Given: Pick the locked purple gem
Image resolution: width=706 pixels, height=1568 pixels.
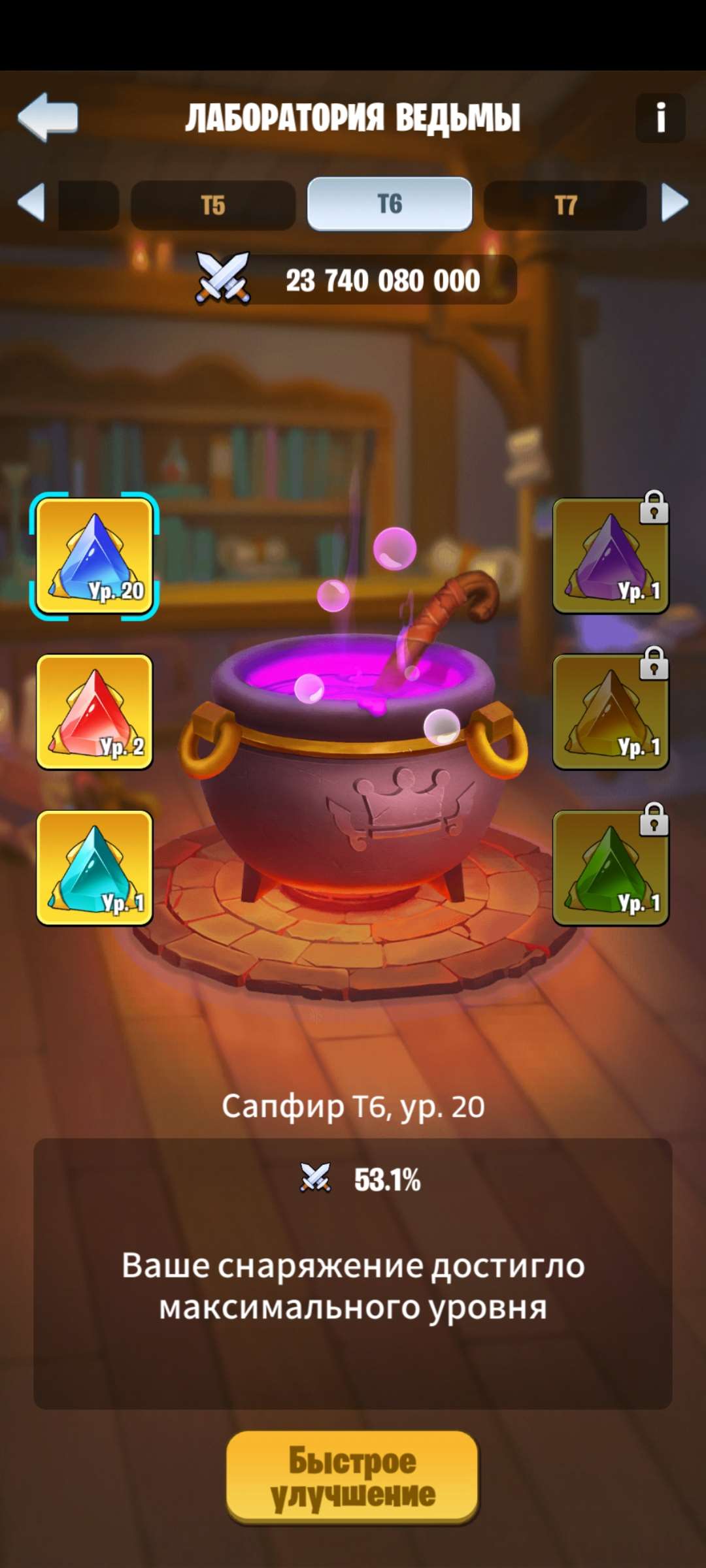Looking at the screenshot, I should [611, 556].
